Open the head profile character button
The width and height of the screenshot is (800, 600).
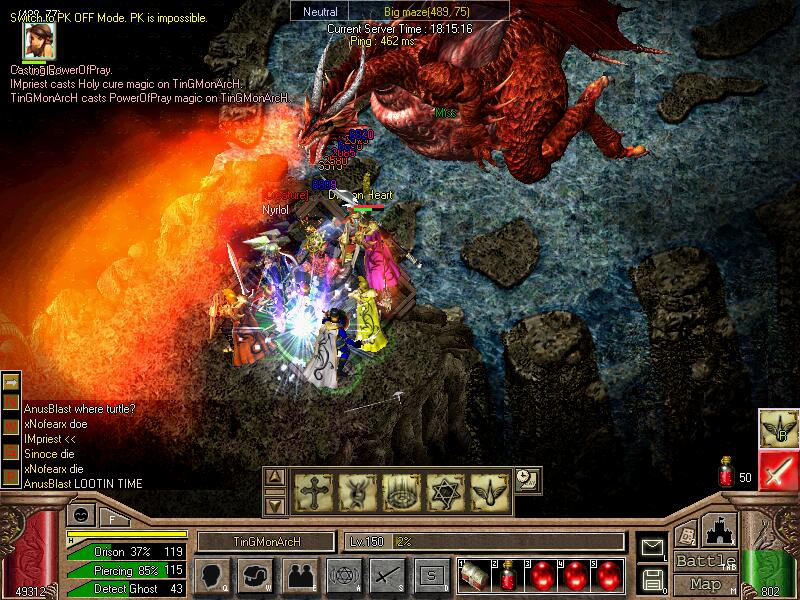tap(211, 575)
